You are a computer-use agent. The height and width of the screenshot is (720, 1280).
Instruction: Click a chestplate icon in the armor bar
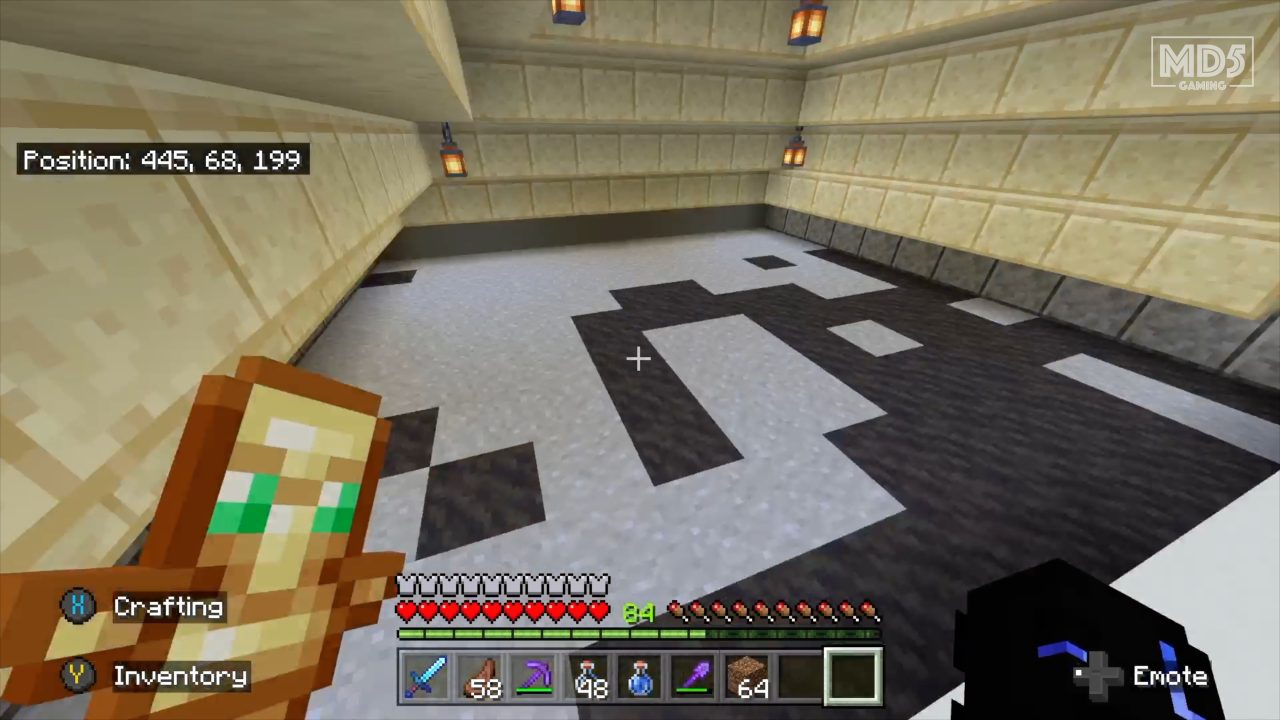click(x=450, y=583)
